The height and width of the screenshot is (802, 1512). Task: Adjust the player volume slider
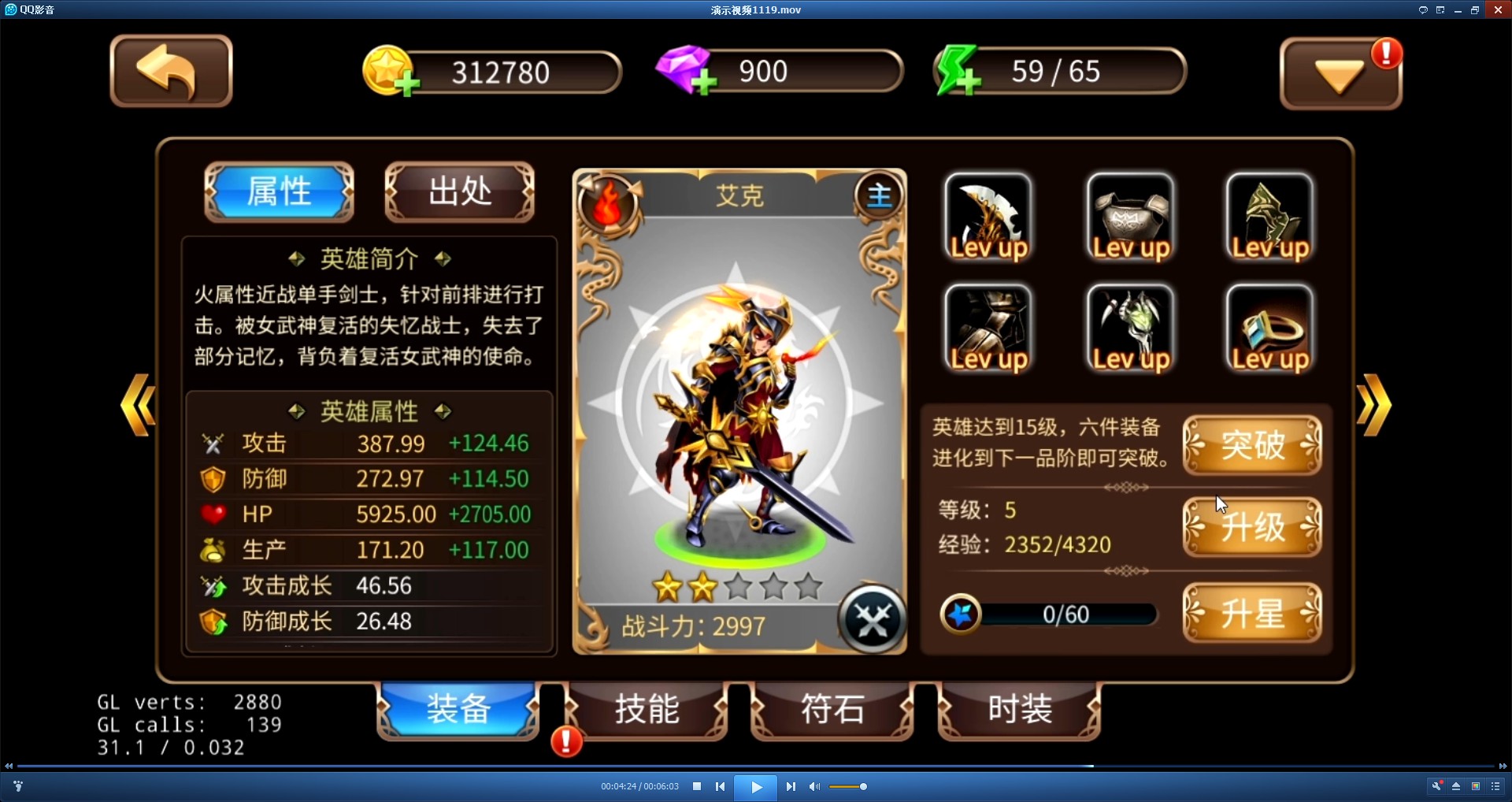847,786
